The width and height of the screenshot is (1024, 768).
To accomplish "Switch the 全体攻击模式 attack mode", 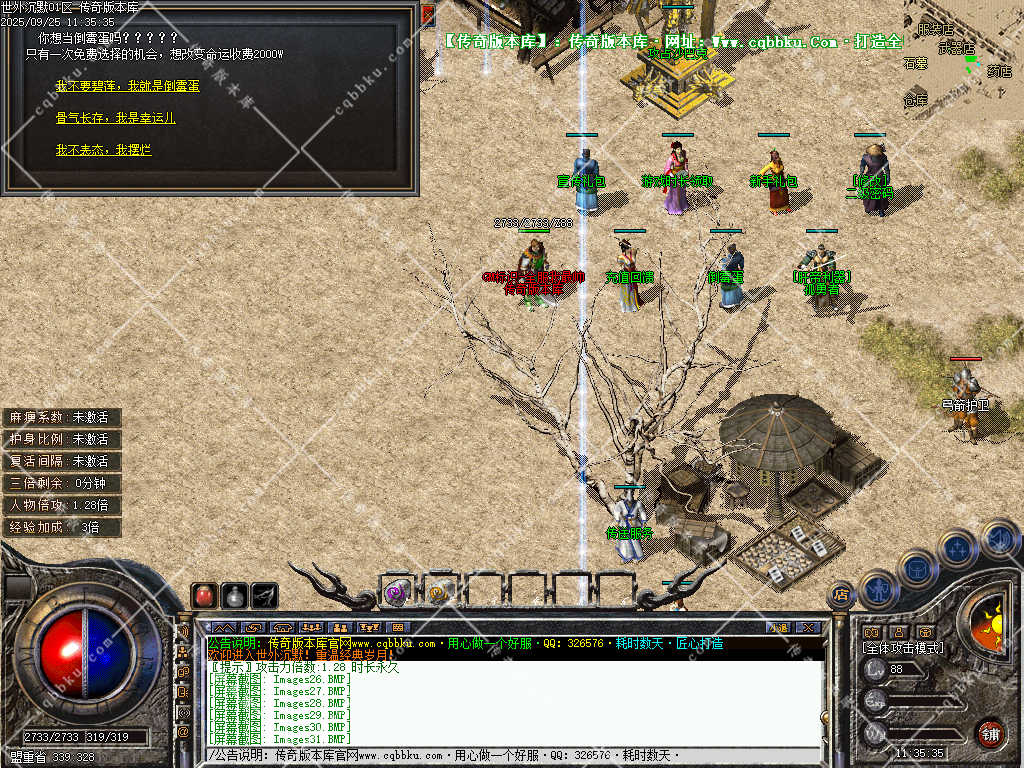I will click(x=903, y=648).
